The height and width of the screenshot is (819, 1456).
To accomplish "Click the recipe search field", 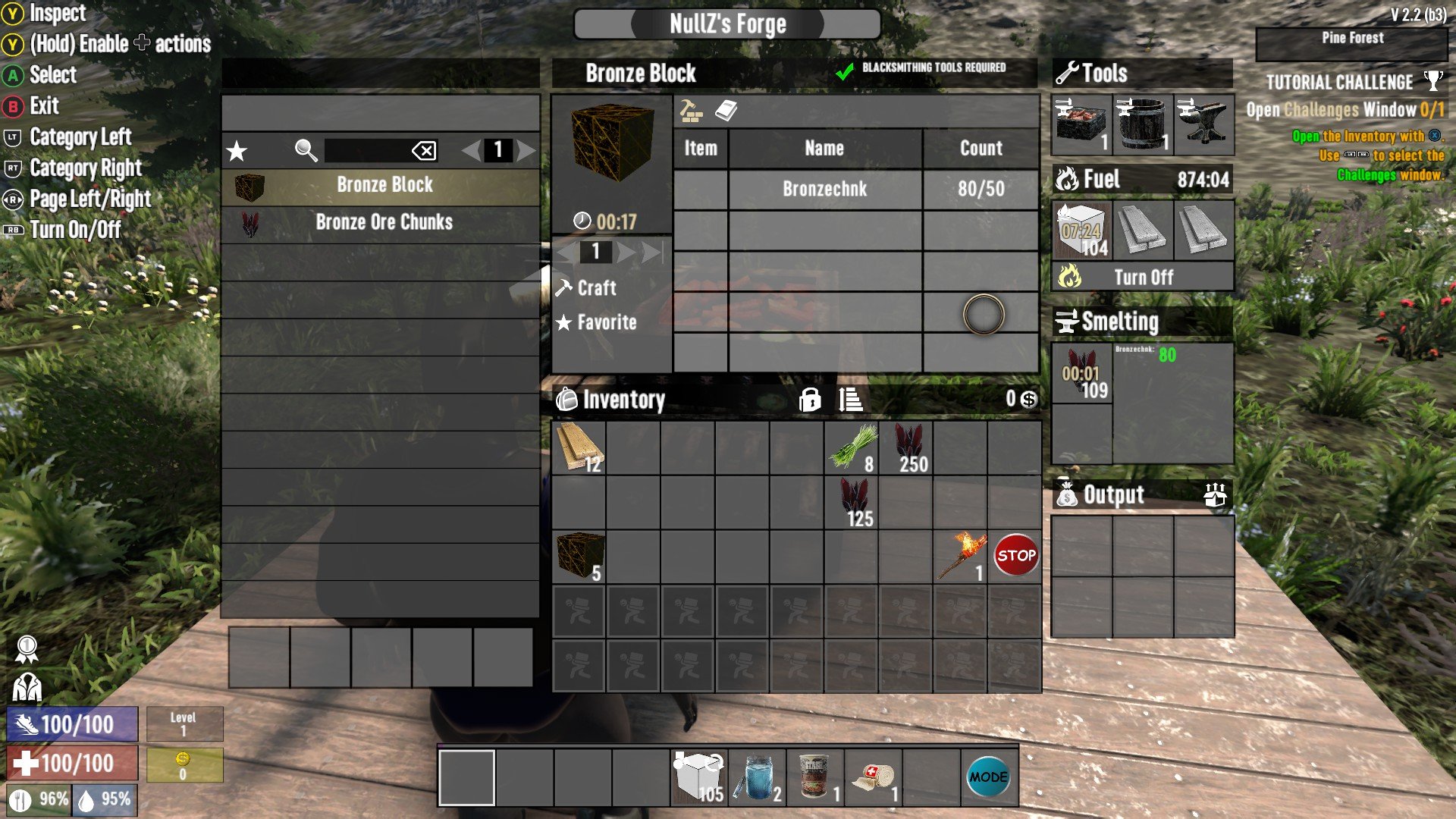I will click(366, 150).
